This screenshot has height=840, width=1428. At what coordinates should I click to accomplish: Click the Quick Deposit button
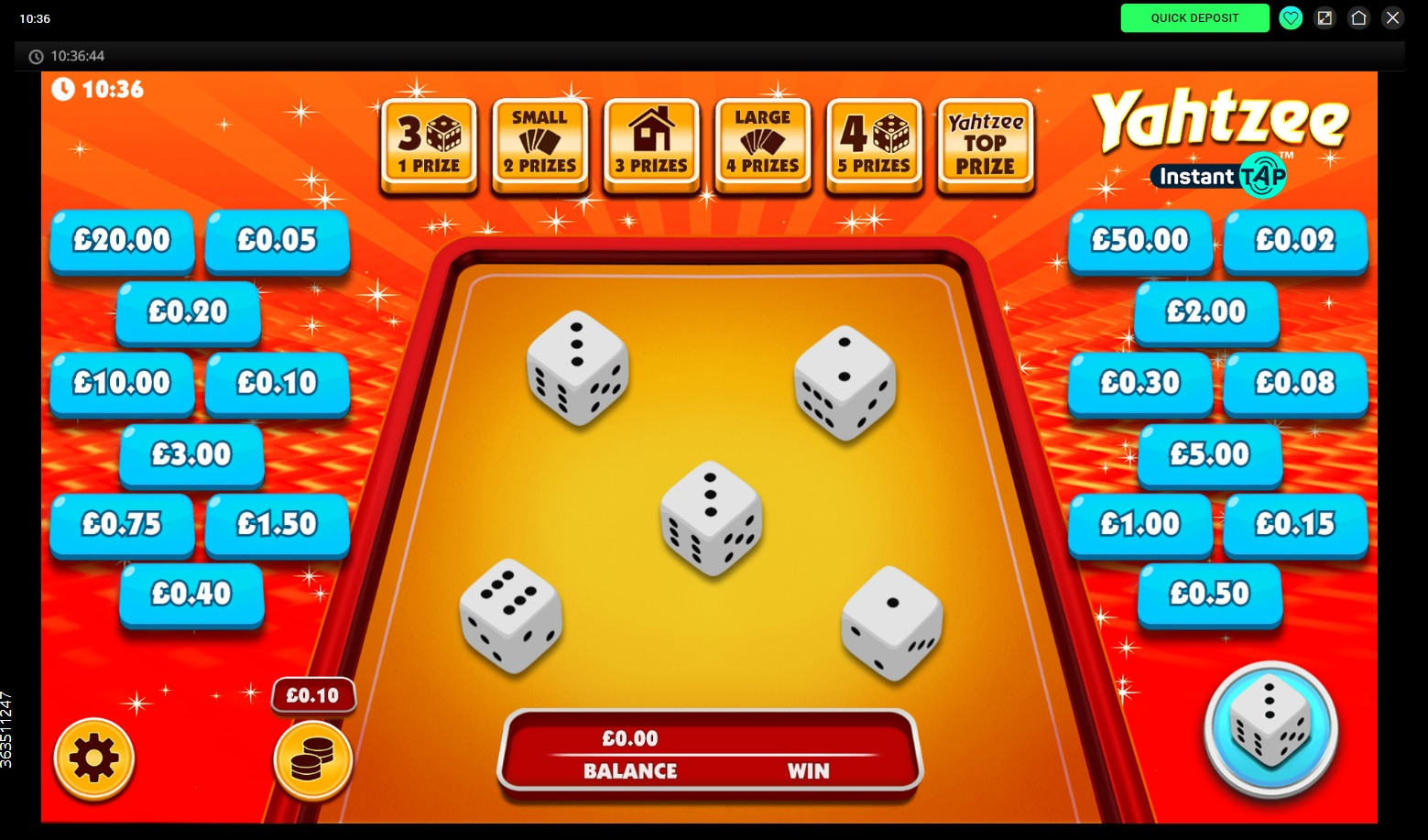[1194, 17]
